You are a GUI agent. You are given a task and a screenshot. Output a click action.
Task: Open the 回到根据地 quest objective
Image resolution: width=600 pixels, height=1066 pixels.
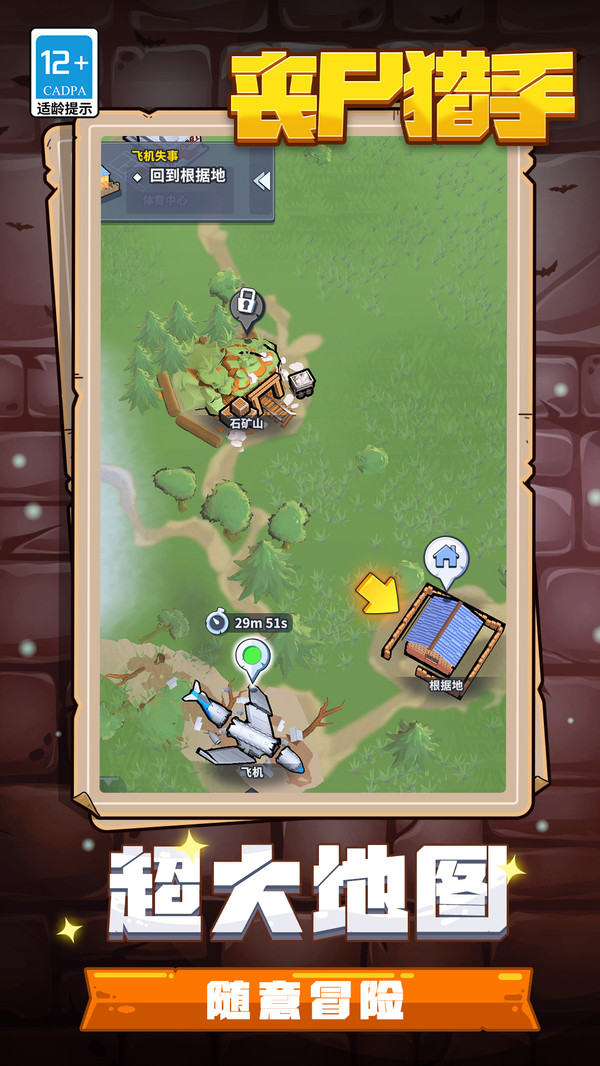[187, 176]
